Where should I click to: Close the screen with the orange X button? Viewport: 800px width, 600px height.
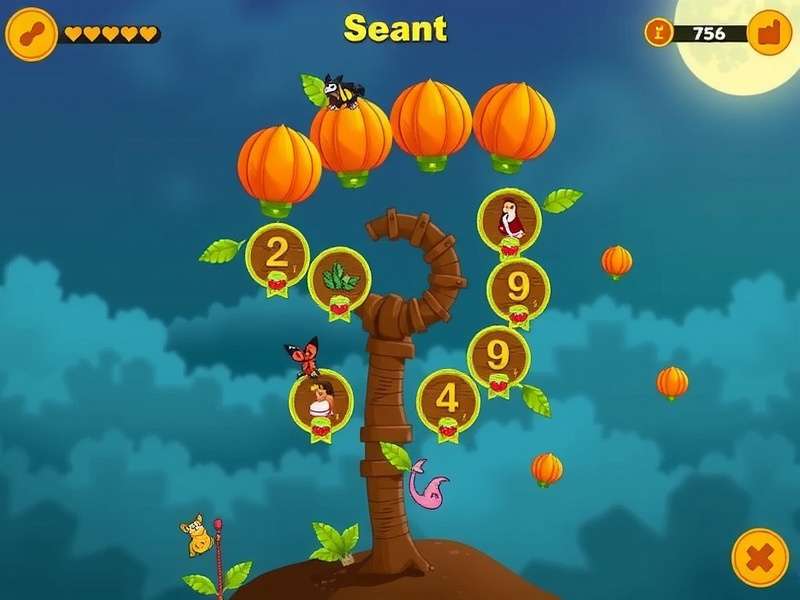pyautogui.click(x=760, y=557)
